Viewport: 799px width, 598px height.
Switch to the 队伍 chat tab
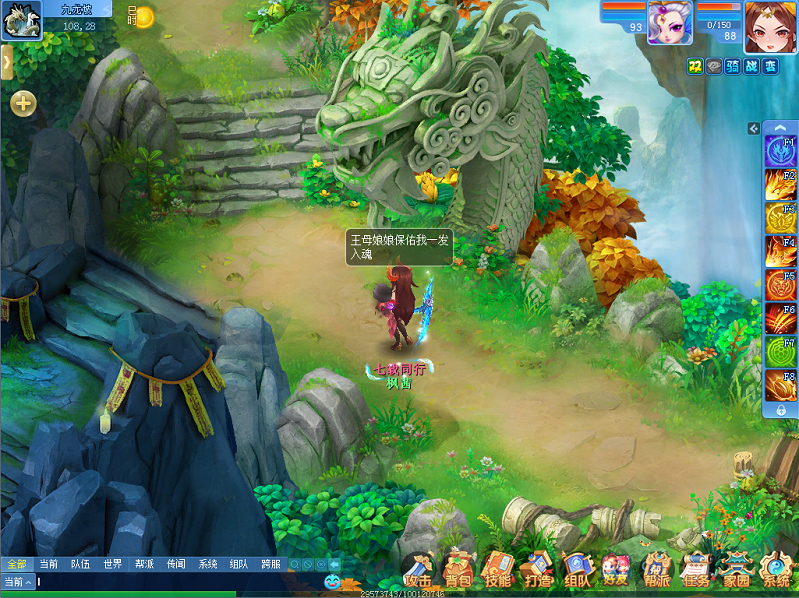coord(80,564)
